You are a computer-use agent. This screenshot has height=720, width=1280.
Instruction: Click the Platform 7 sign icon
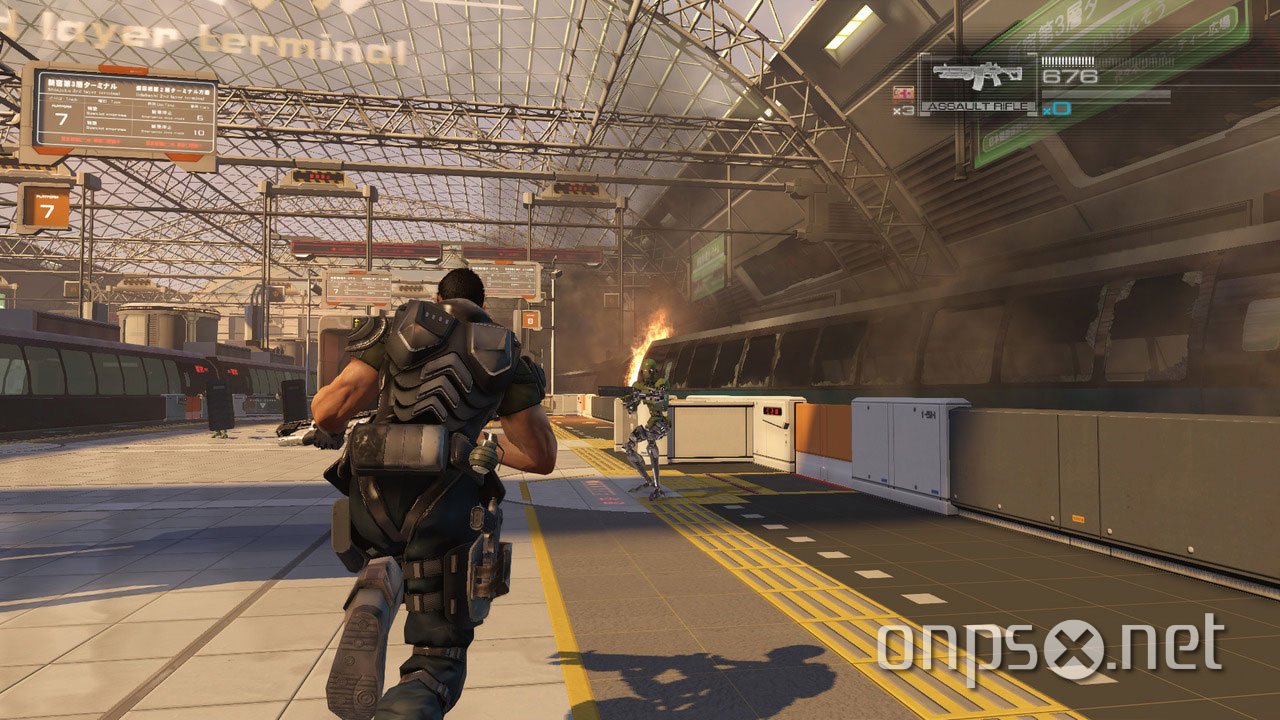click(48, 208)
